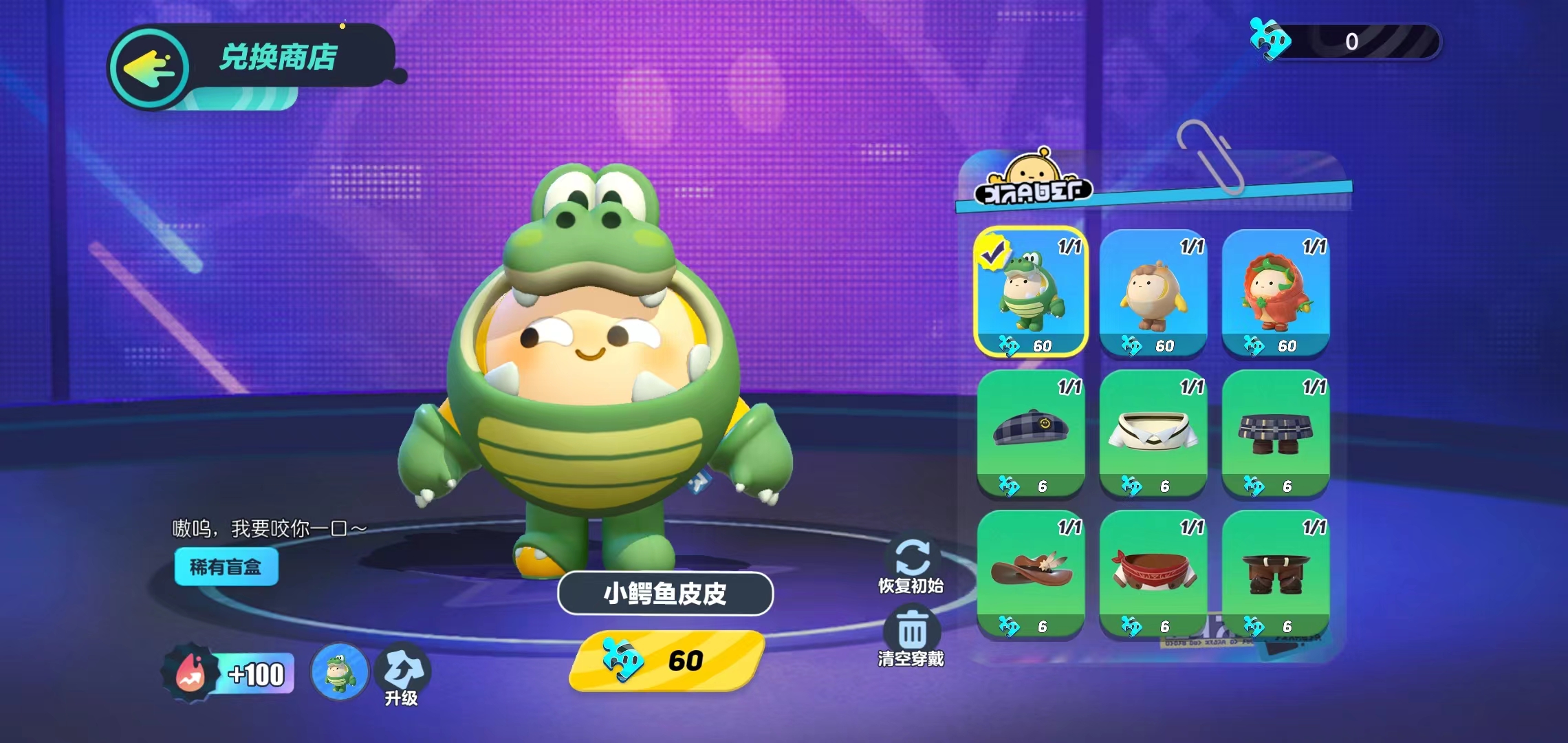
Task: Pick the red hooded costume tile
Action: click(1275, 292)
